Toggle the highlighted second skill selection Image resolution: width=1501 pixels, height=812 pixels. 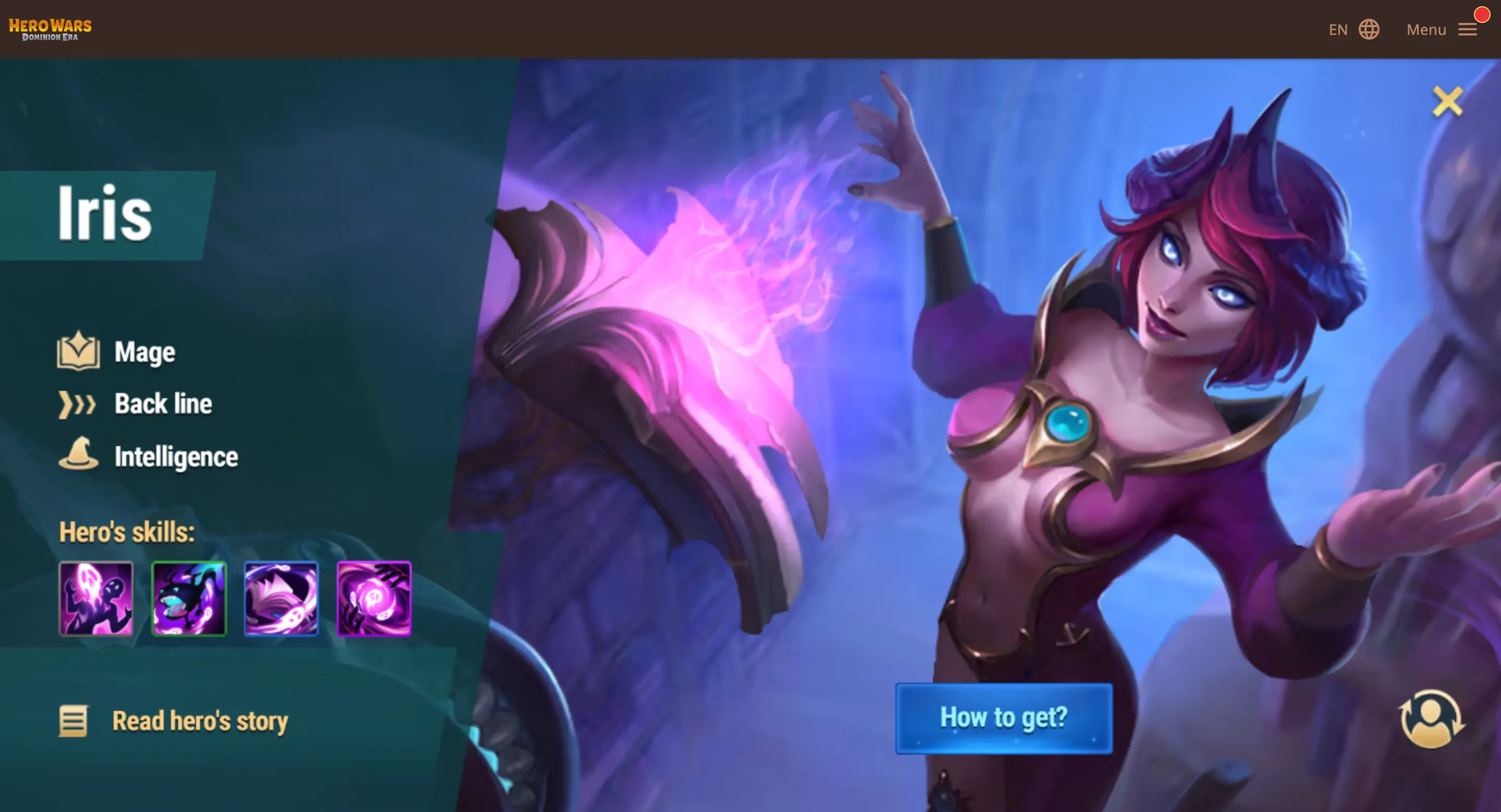(189, 599)
